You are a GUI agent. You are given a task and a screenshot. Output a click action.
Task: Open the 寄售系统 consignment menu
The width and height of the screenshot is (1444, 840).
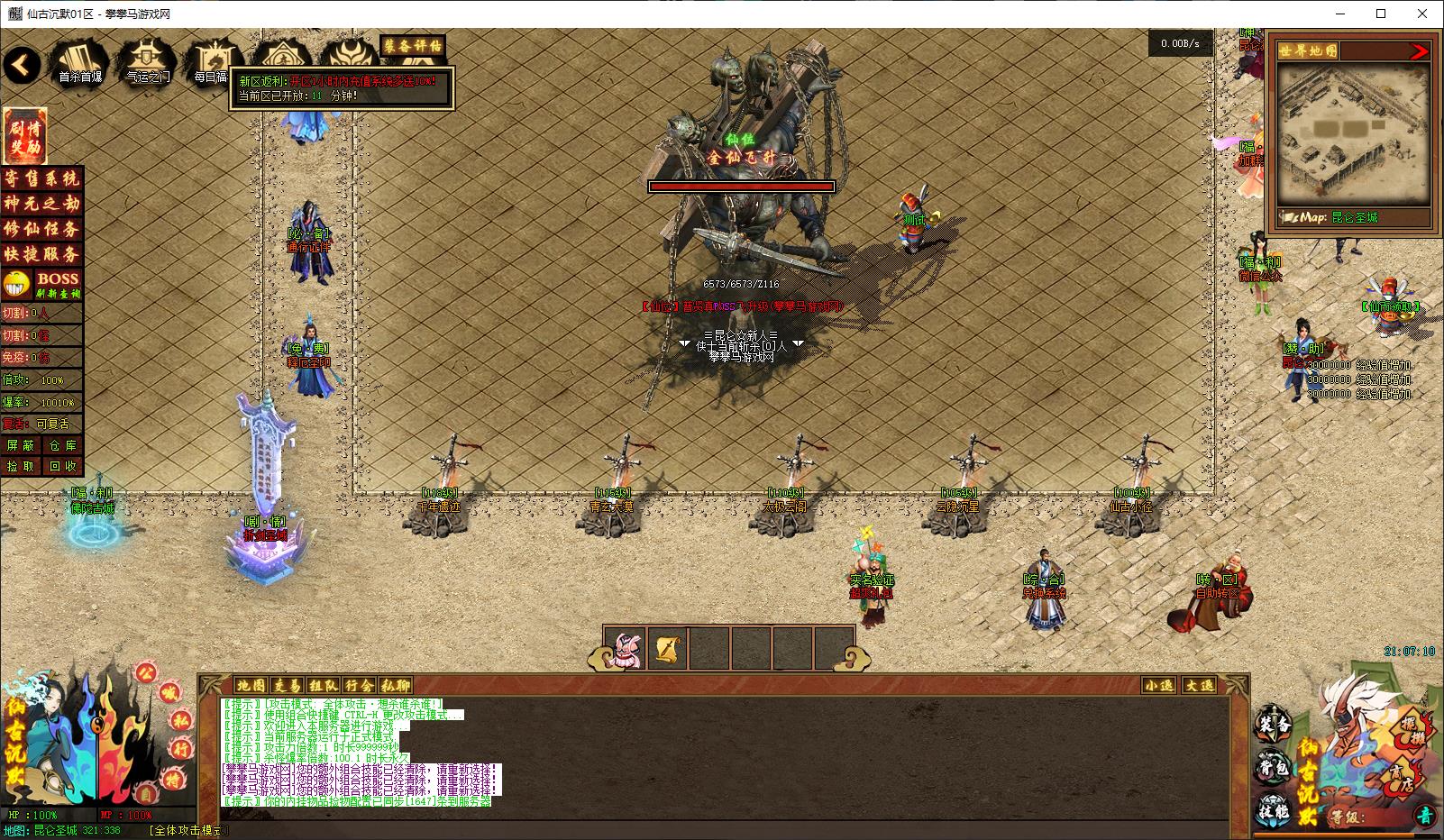pos(41,178)
